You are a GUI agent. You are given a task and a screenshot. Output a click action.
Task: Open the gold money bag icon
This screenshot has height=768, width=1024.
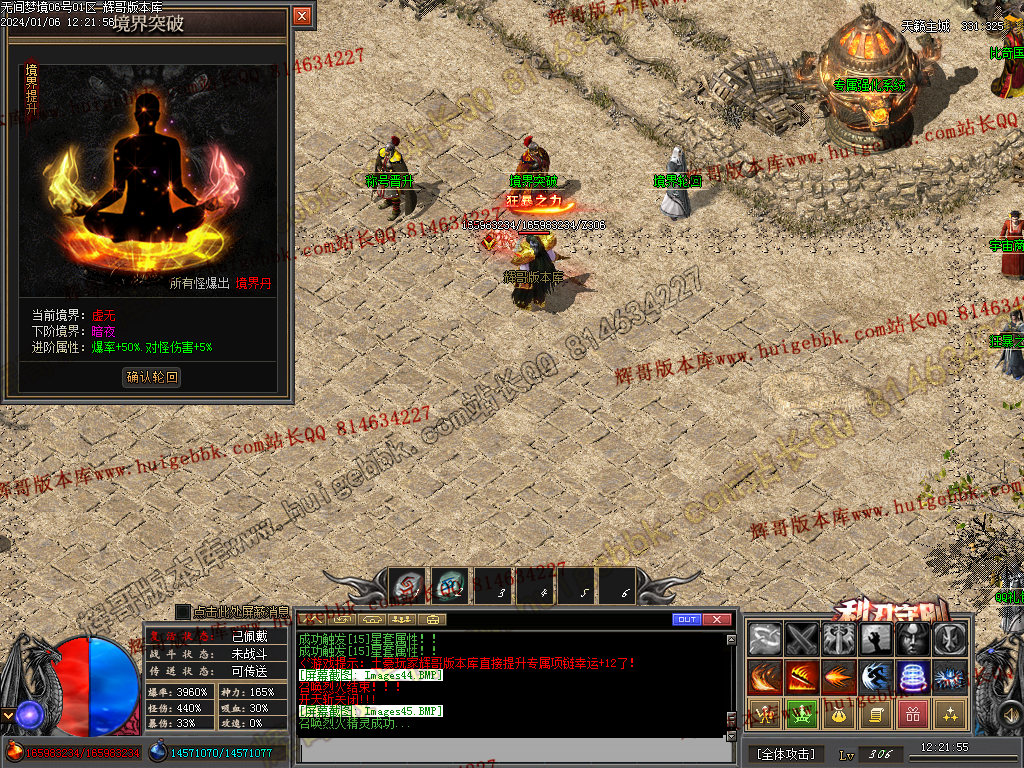(839, 714)
